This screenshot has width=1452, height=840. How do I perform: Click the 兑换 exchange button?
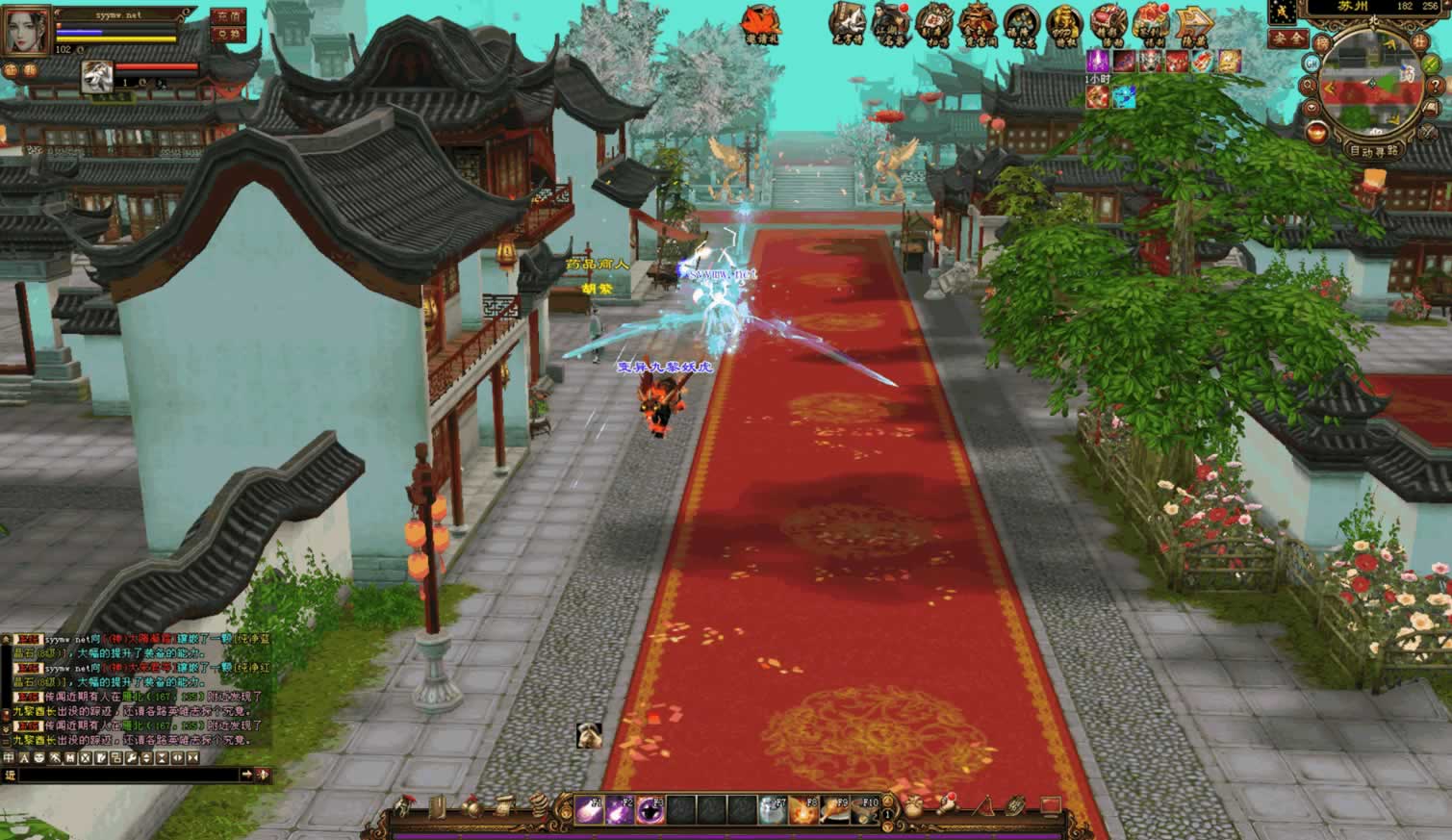click(x=227, y=35)
